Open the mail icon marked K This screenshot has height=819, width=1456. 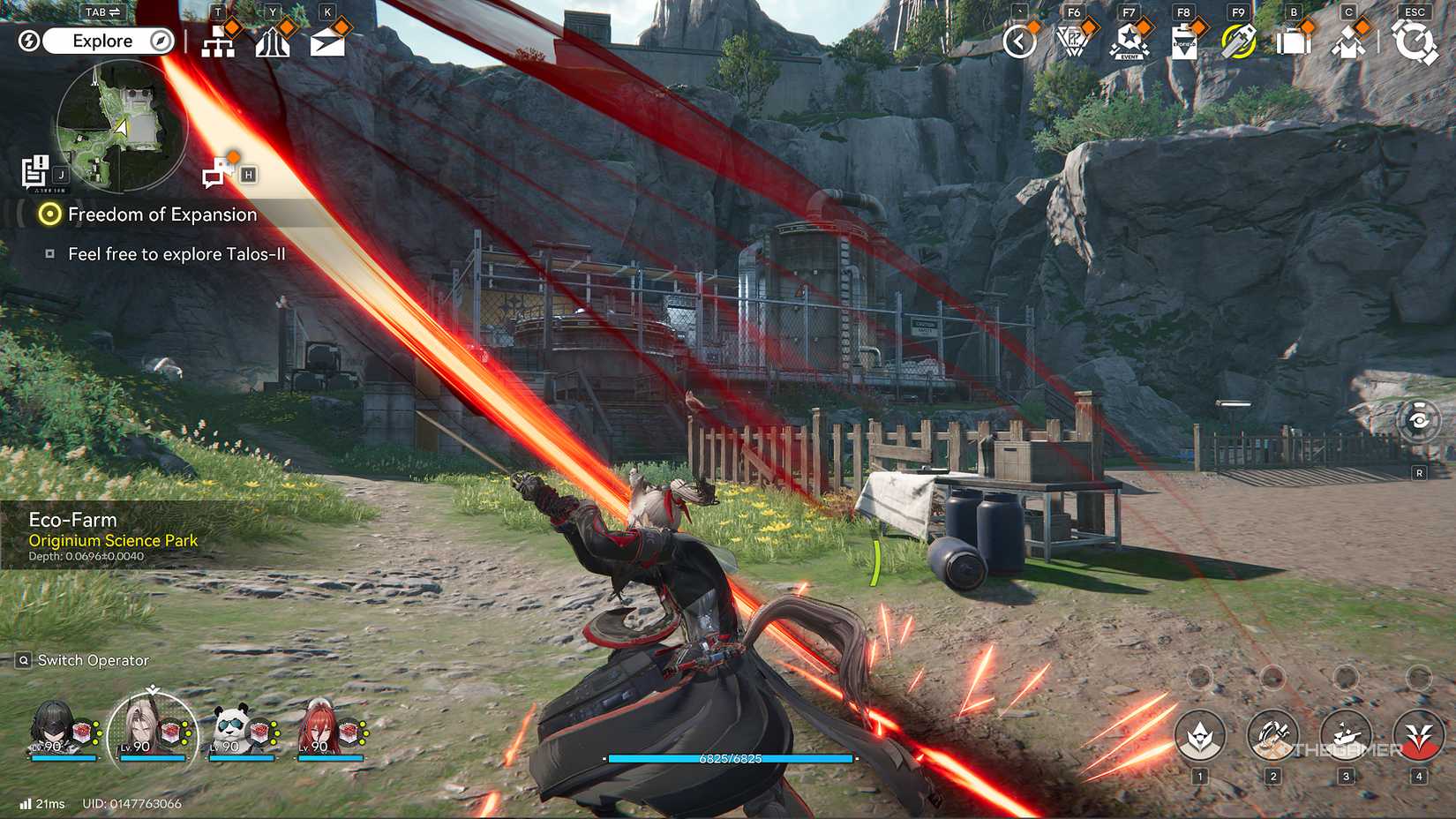pos(328,40)
